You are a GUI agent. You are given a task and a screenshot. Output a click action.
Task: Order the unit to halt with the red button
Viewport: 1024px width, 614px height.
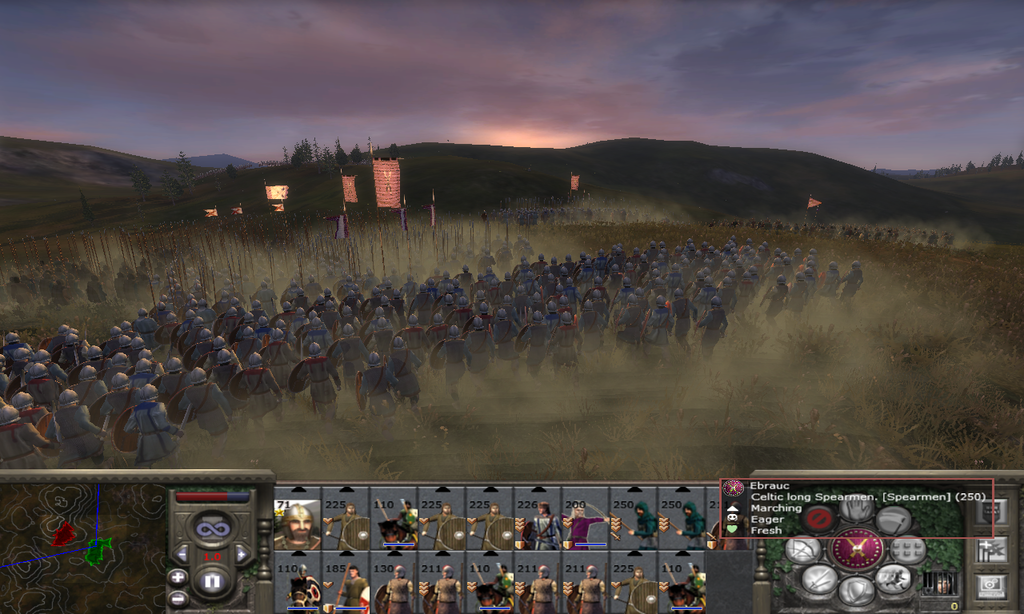(x=820, y=518)
